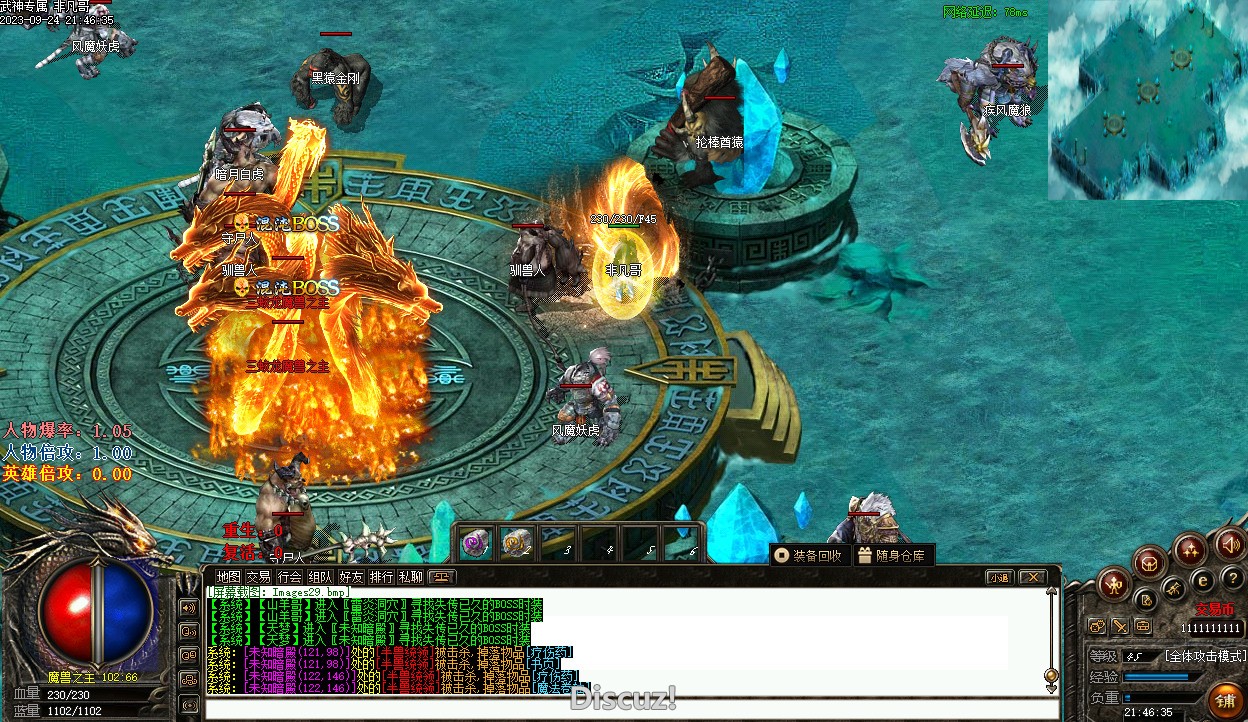Click the 小退 logout button
Screen dimensions: 1248x722
999,577
